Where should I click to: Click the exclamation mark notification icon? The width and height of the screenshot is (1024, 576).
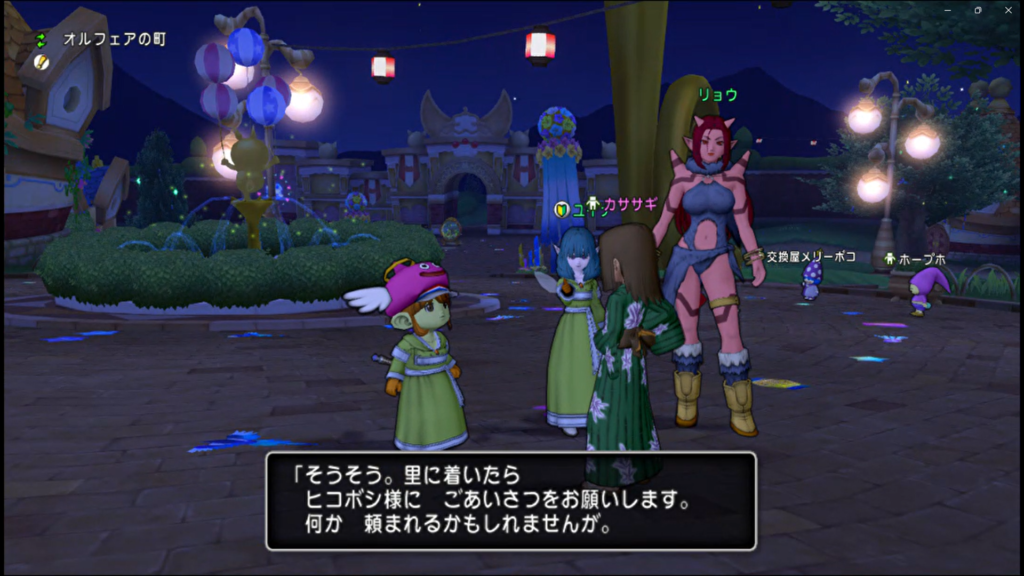41,62
